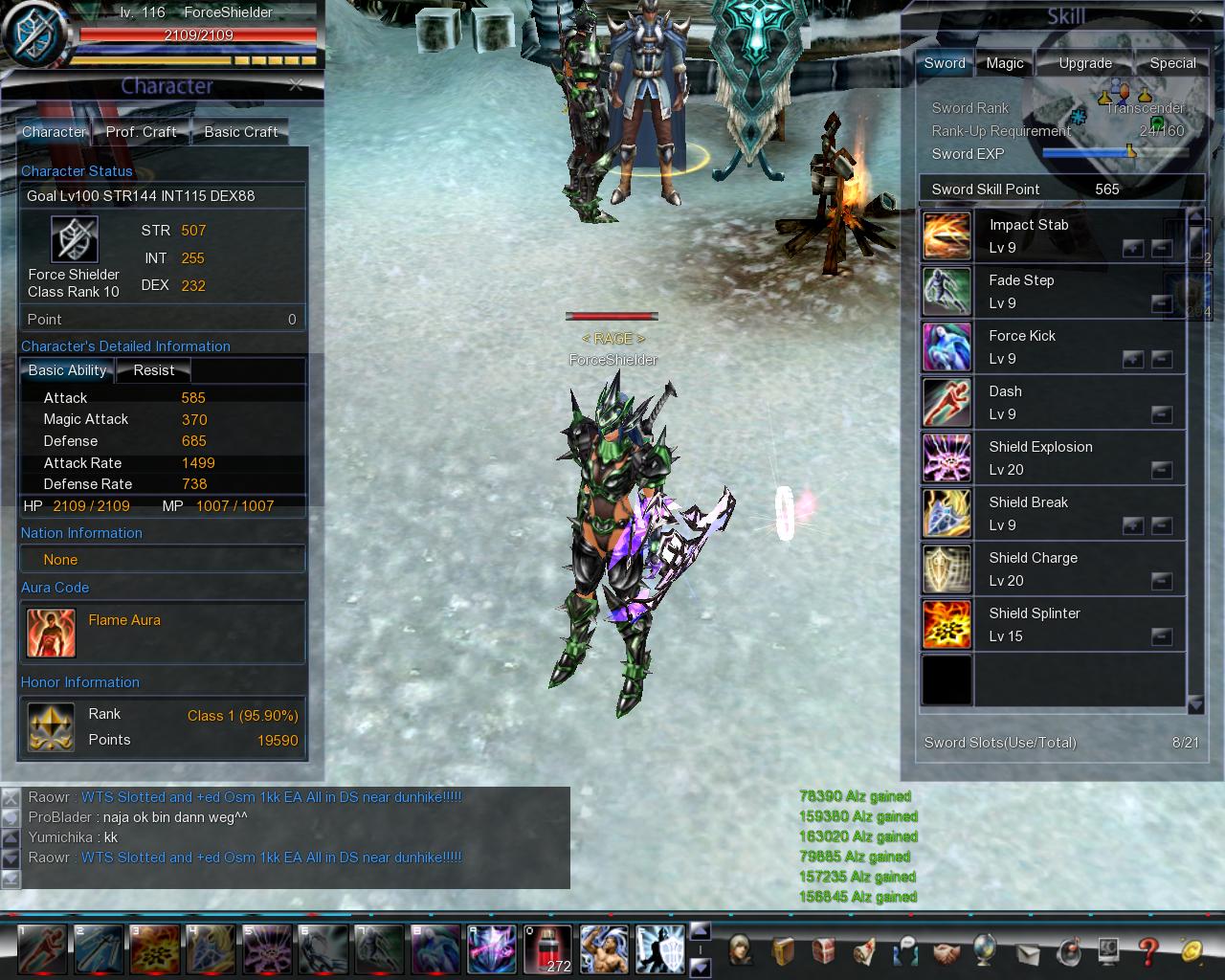1225x980 pixels.
Task: Open the Special skills tab
Action: [1171, 62]
